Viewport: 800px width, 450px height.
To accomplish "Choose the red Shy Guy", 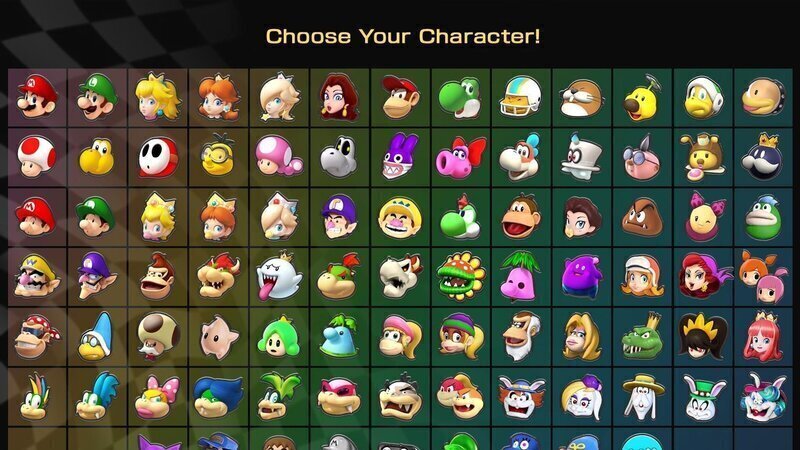I will (158, 156).
